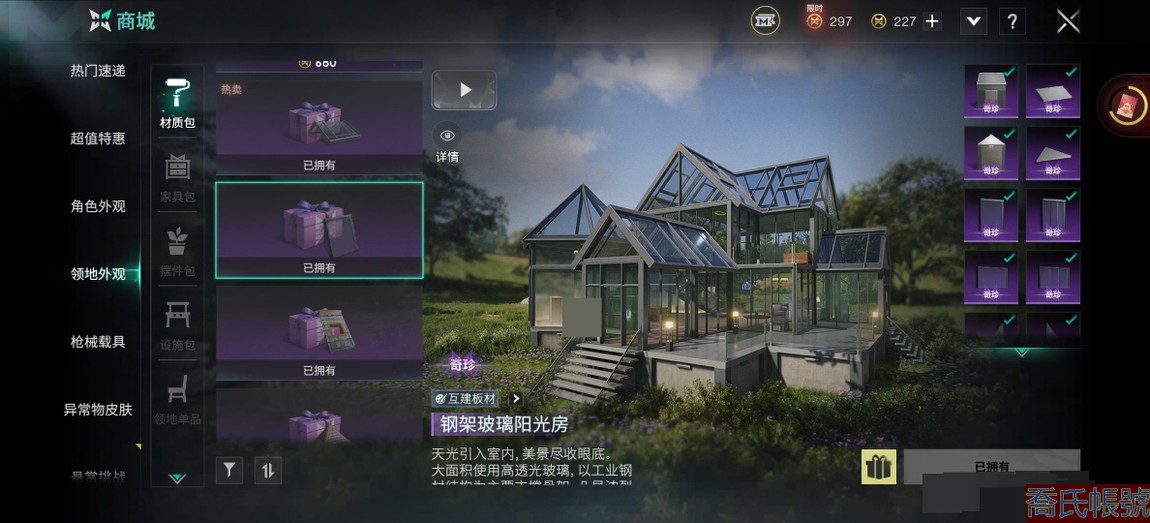Switch to 材质包 tab
The height and width of the screenshot is (523, 1150).
tap(177, 103)
